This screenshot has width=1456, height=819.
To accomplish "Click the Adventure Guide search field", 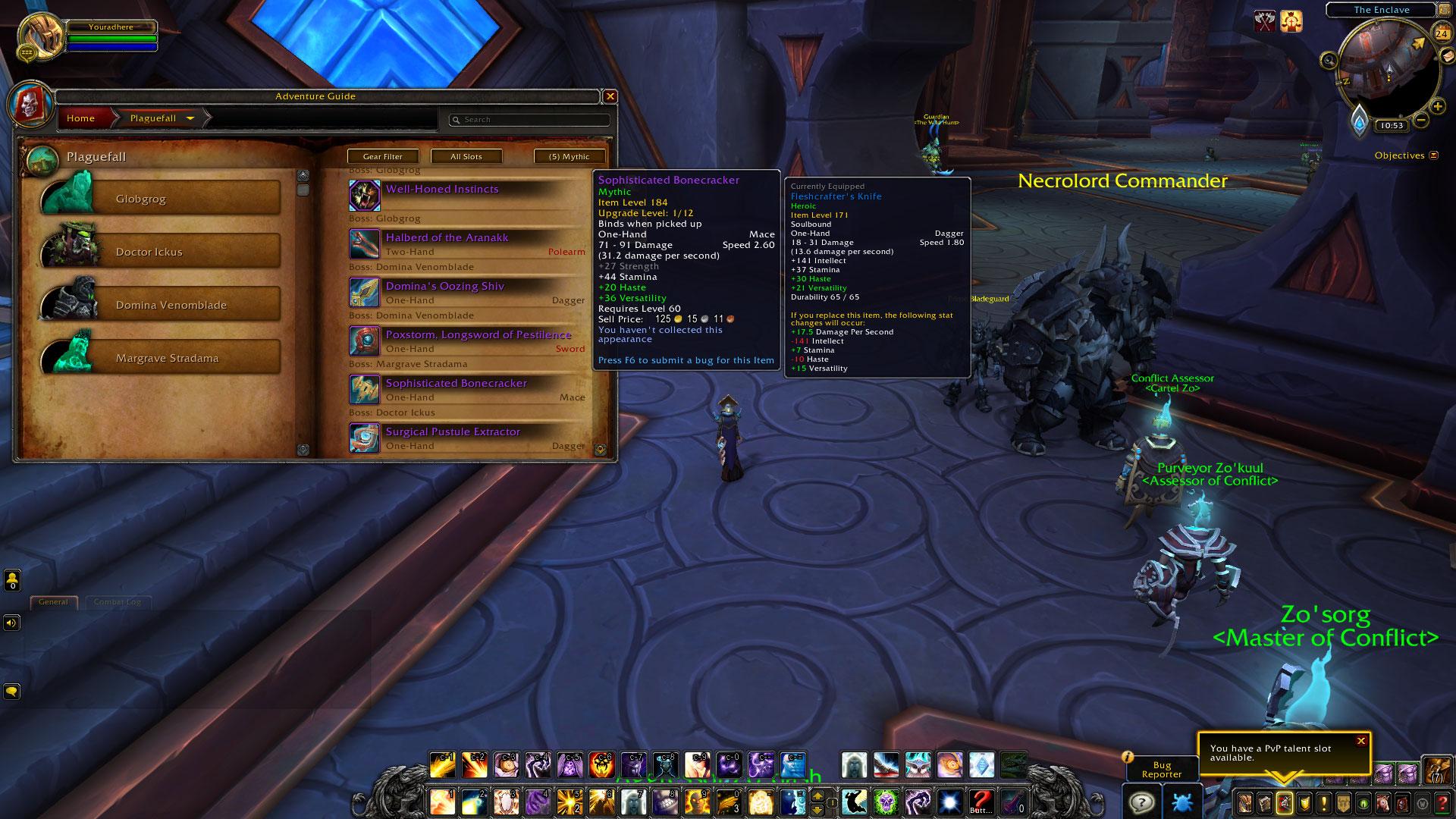I will 529,120.
